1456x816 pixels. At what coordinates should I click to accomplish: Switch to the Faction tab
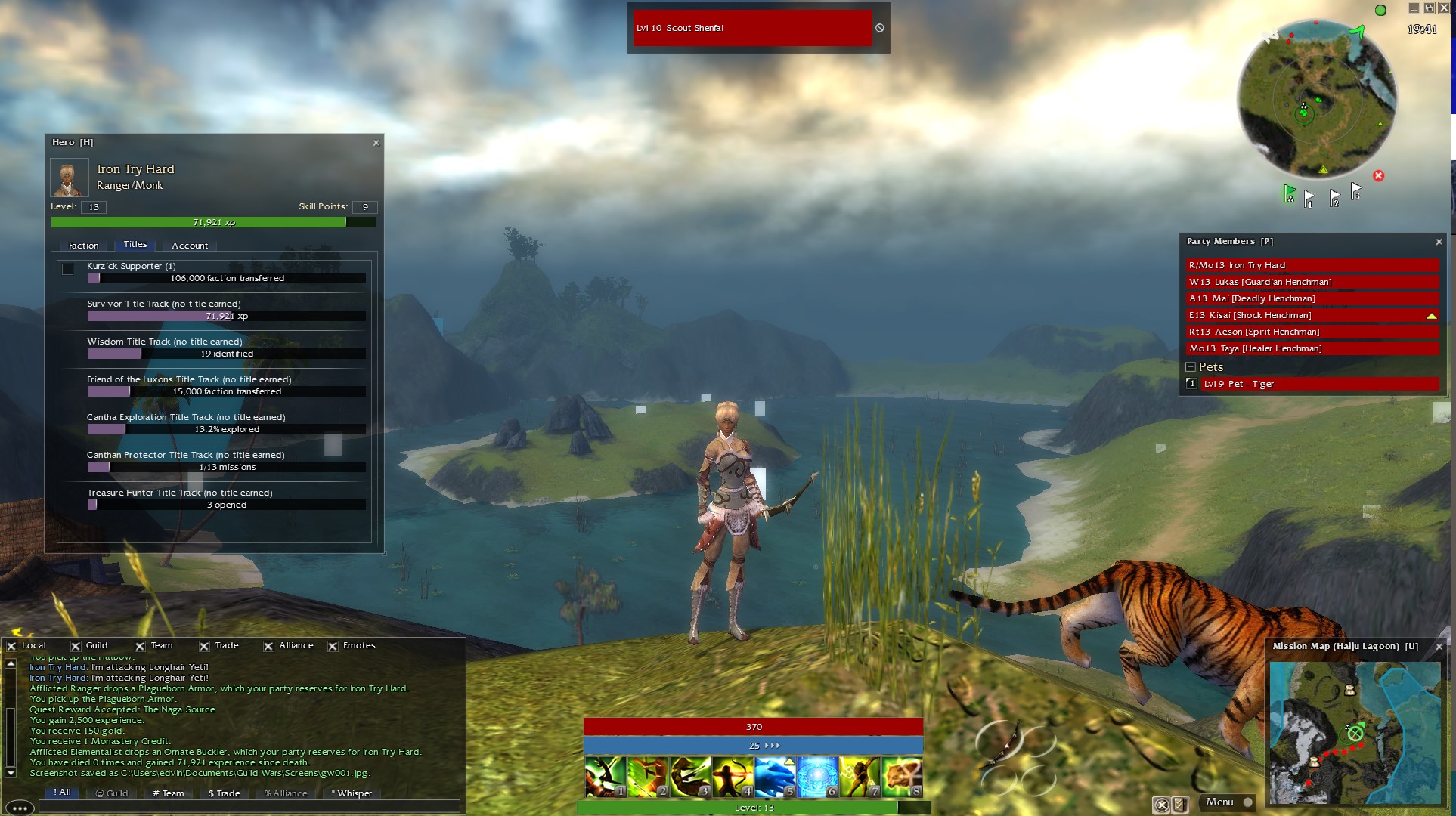[x=83, y=246]
